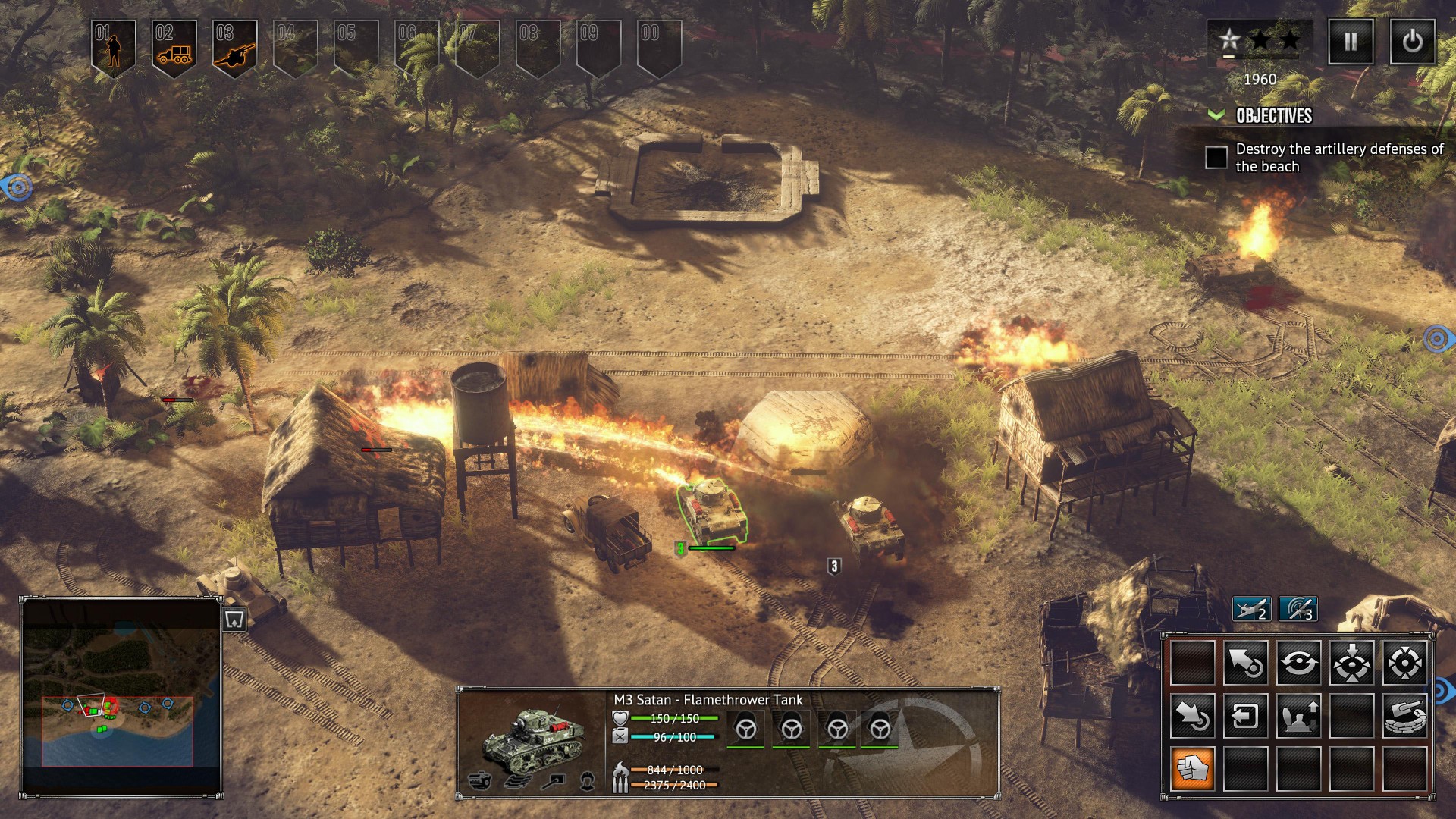Choose the four-arrow crosshair target command
Viewport: 1456px width, 819px height.
(1404, 663)
